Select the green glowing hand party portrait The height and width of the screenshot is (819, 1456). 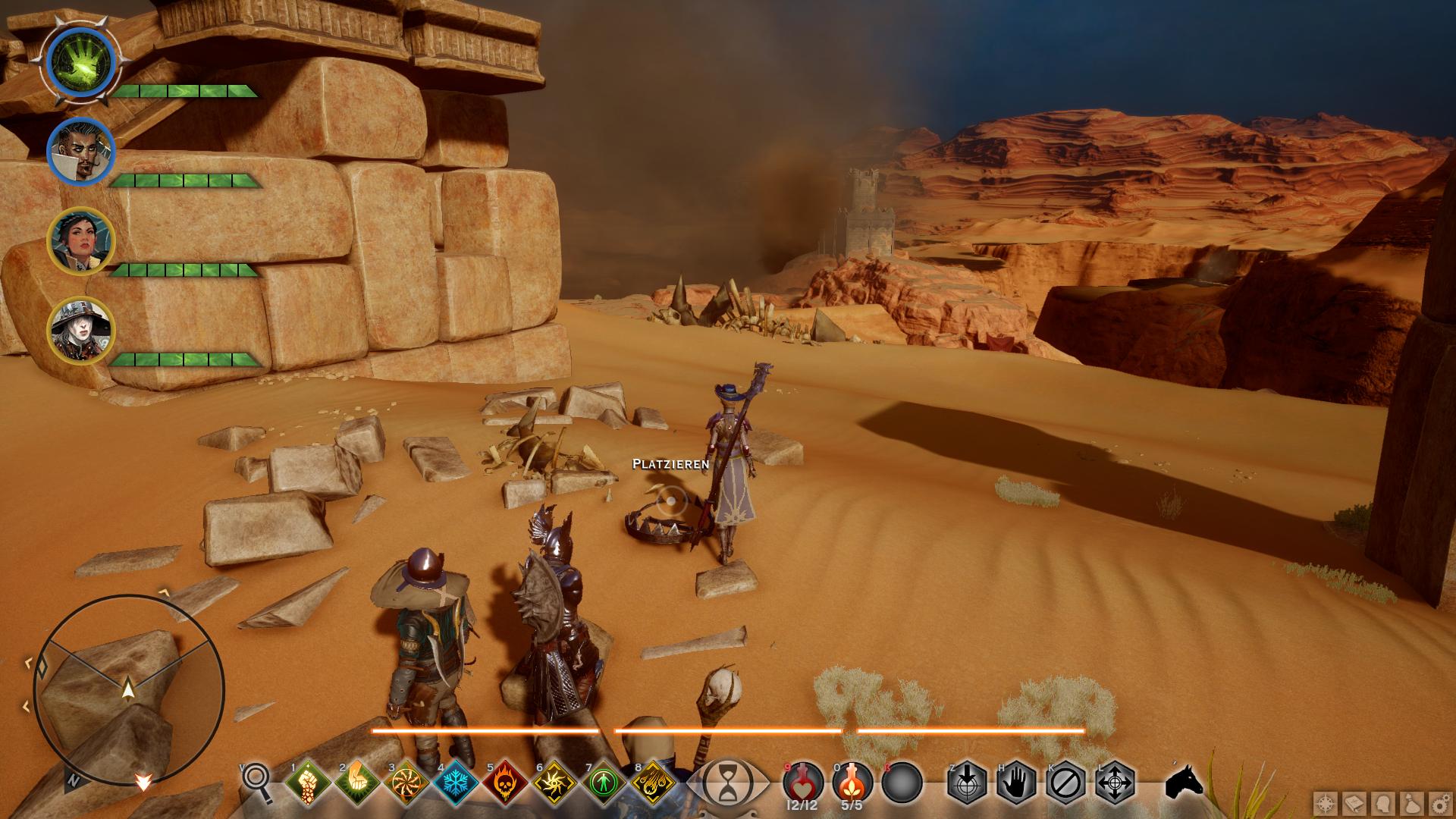81,61
